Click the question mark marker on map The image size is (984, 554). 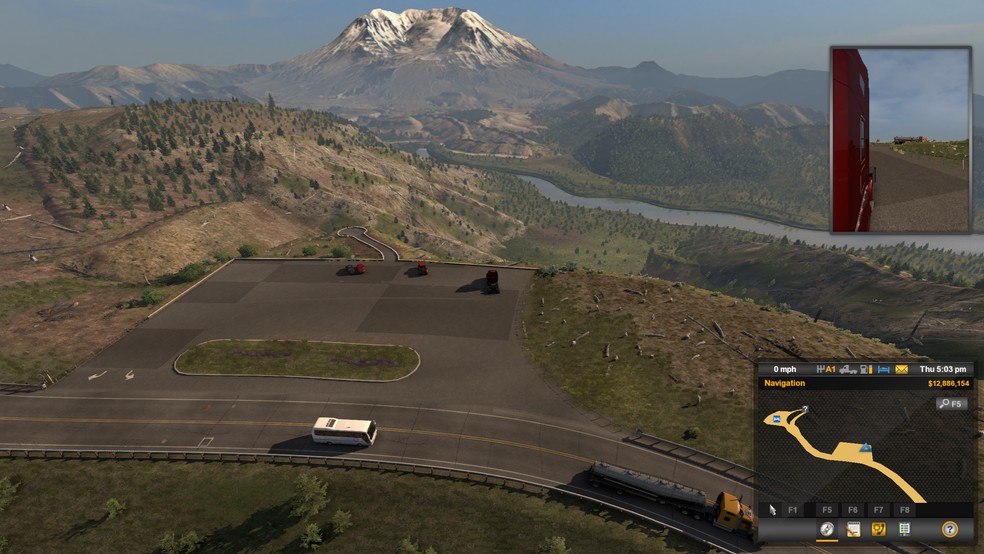[805, 411]
